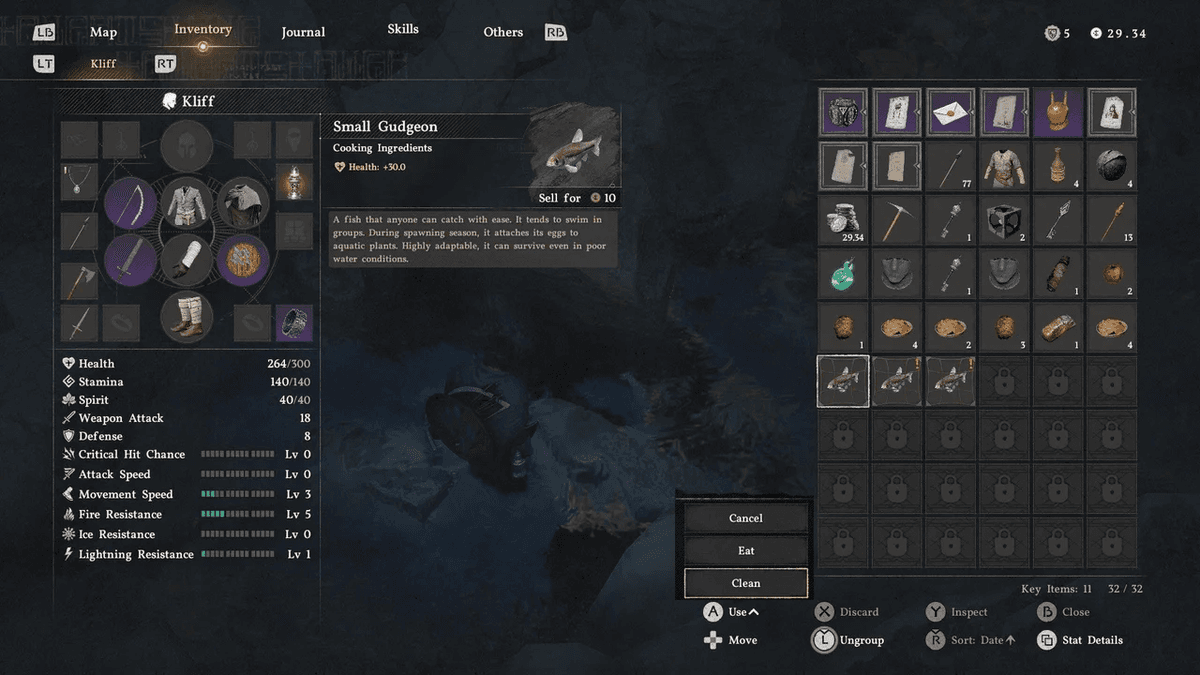This screenshot has height=675, width=1200.
Task: Go to the Skills tab
Action: (x=403, y=29)
